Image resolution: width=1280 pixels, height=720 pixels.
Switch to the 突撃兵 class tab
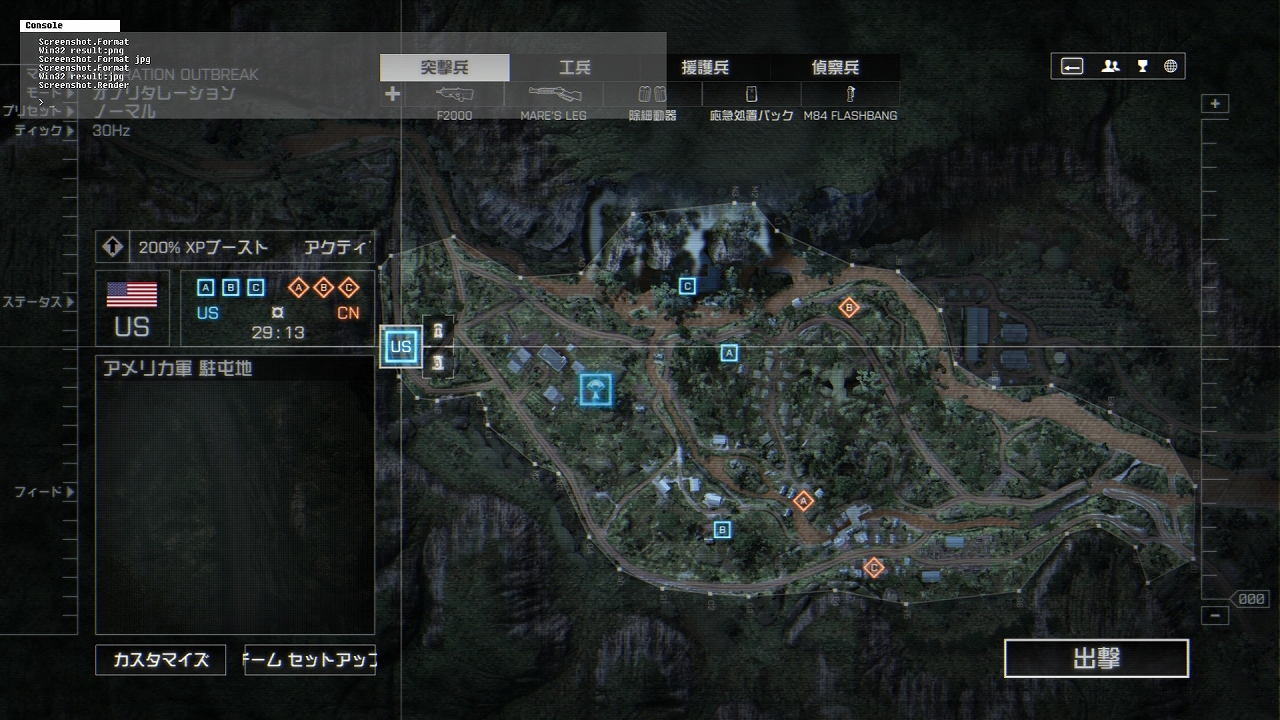coord(444,68)
